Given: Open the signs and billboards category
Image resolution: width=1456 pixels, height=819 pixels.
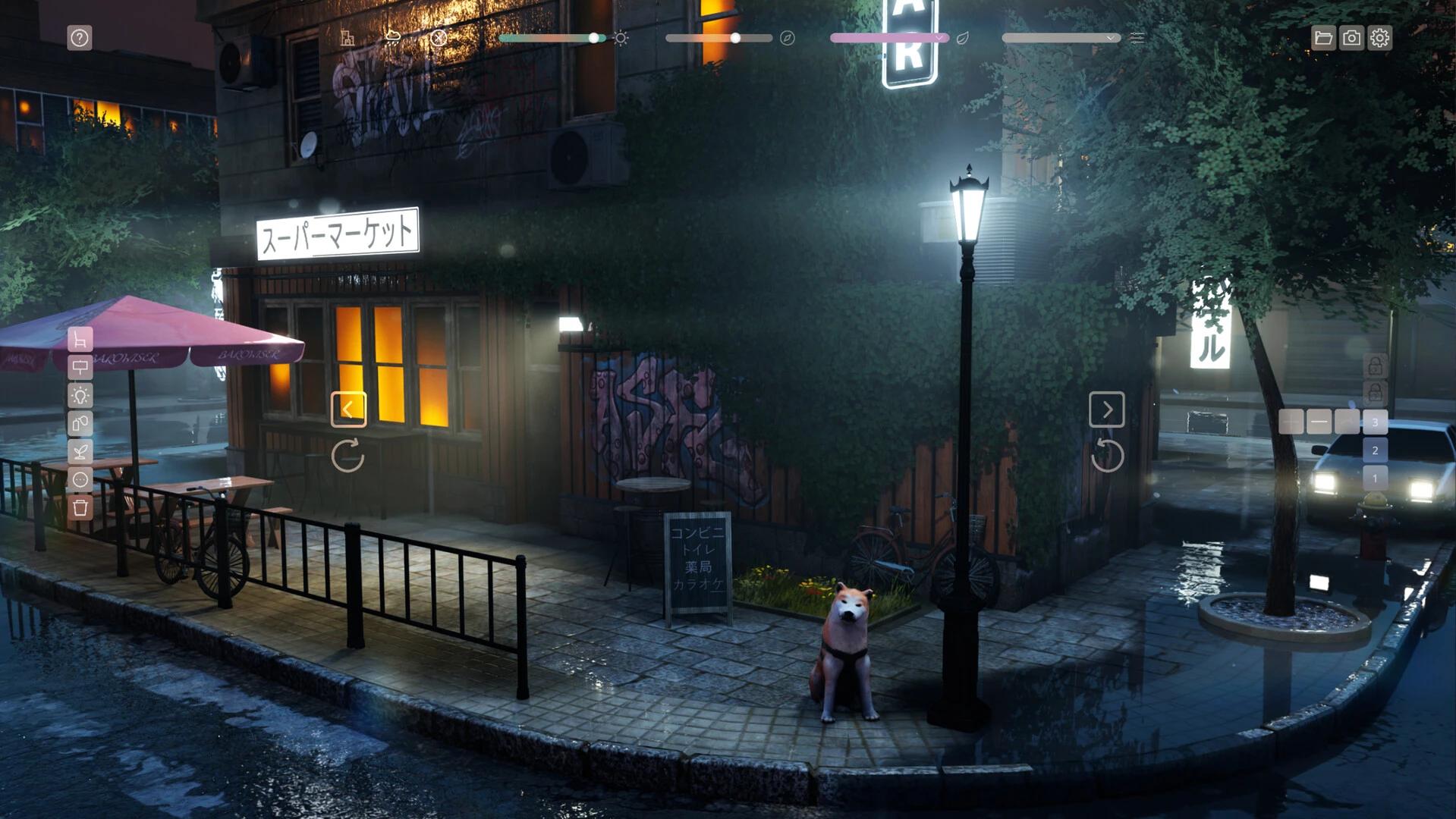Looking at the screenshot, I should tap(80, 368).
